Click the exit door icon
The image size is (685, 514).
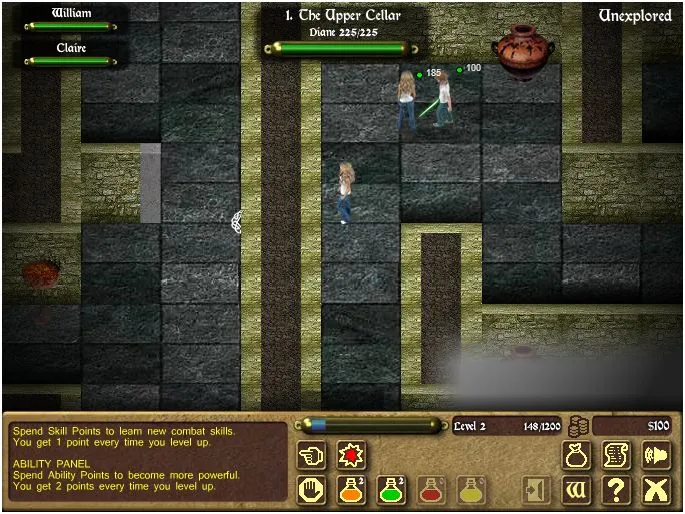536,490
